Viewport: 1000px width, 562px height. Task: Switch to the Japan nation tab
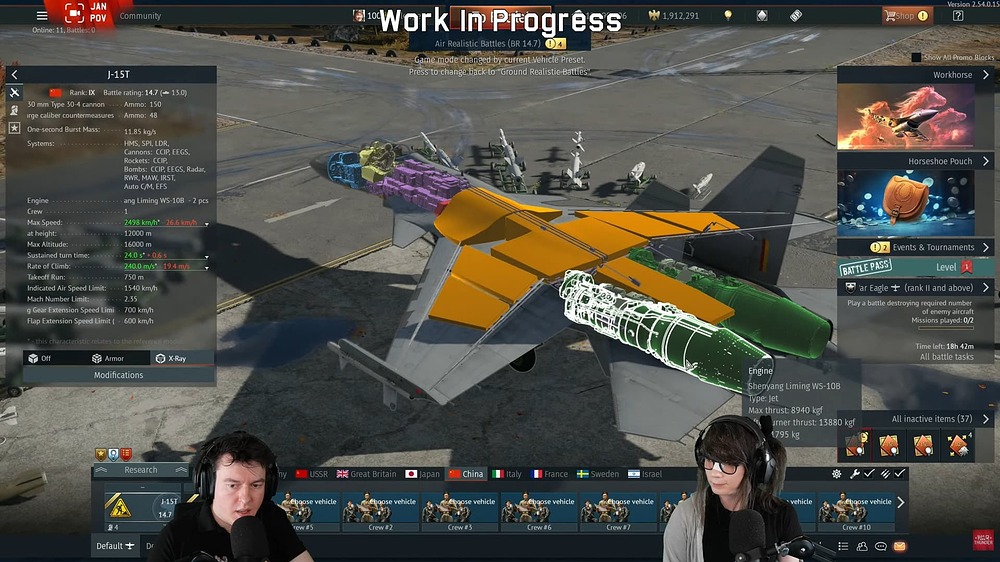pos(423,474)
